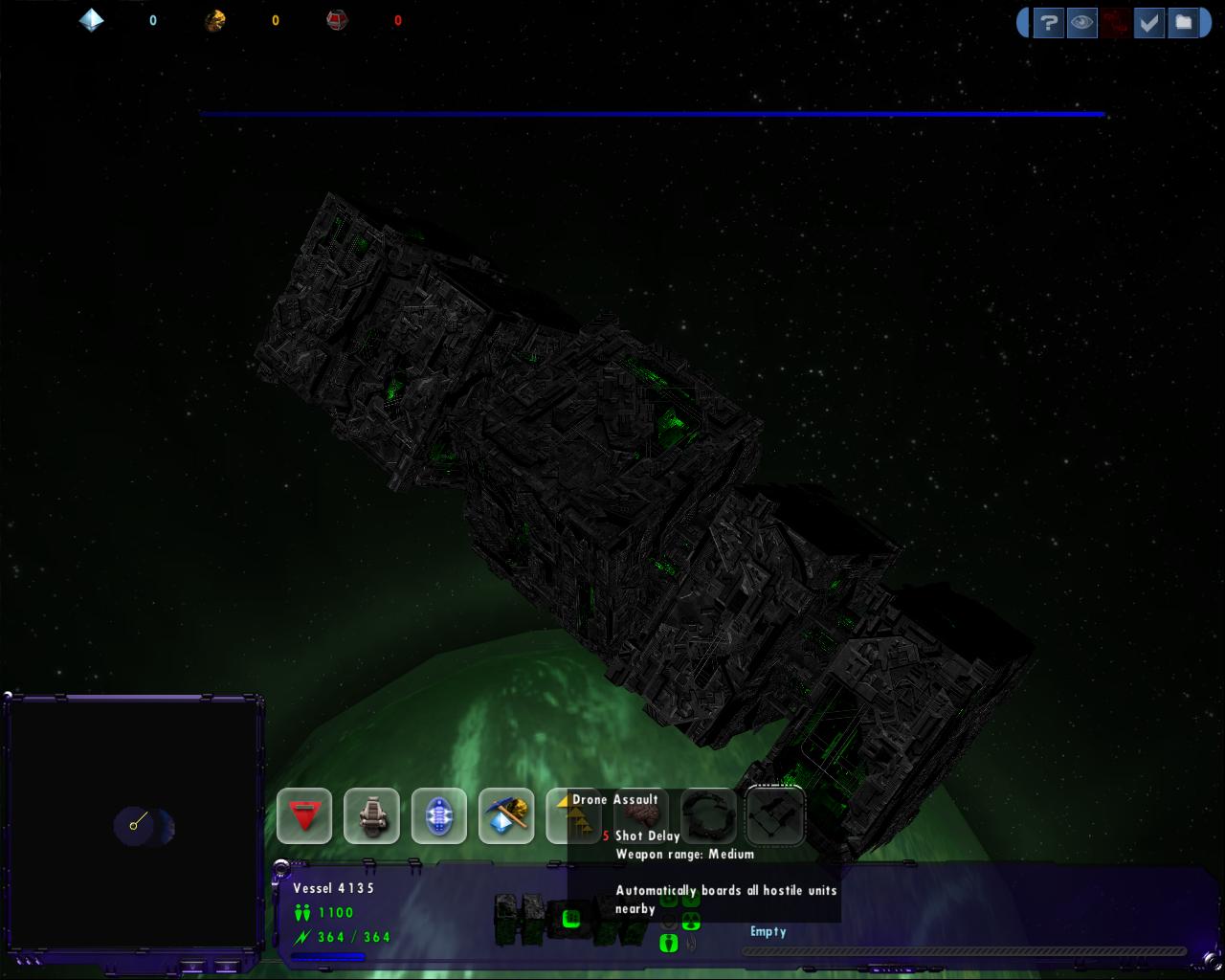Image resolution: width=1225 pixels, height=980 pixels.
Task: Choose the dashed-border structure icon button
Action: (x=775, y=815)
